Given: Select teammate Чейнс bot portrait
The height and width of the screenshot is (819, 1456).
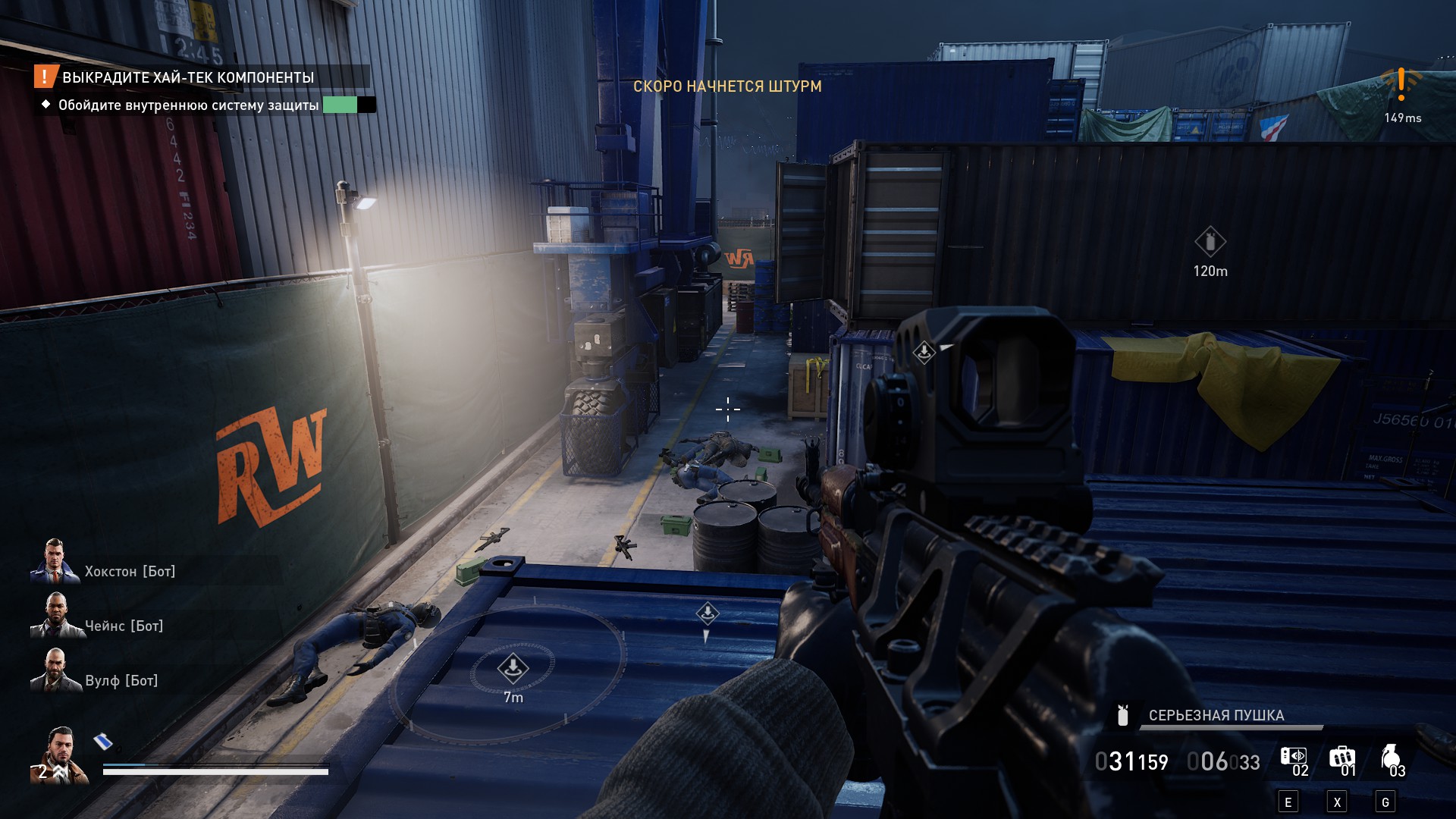Looking at the screenshot, I should pyautogui.click(x=55, y=617).
